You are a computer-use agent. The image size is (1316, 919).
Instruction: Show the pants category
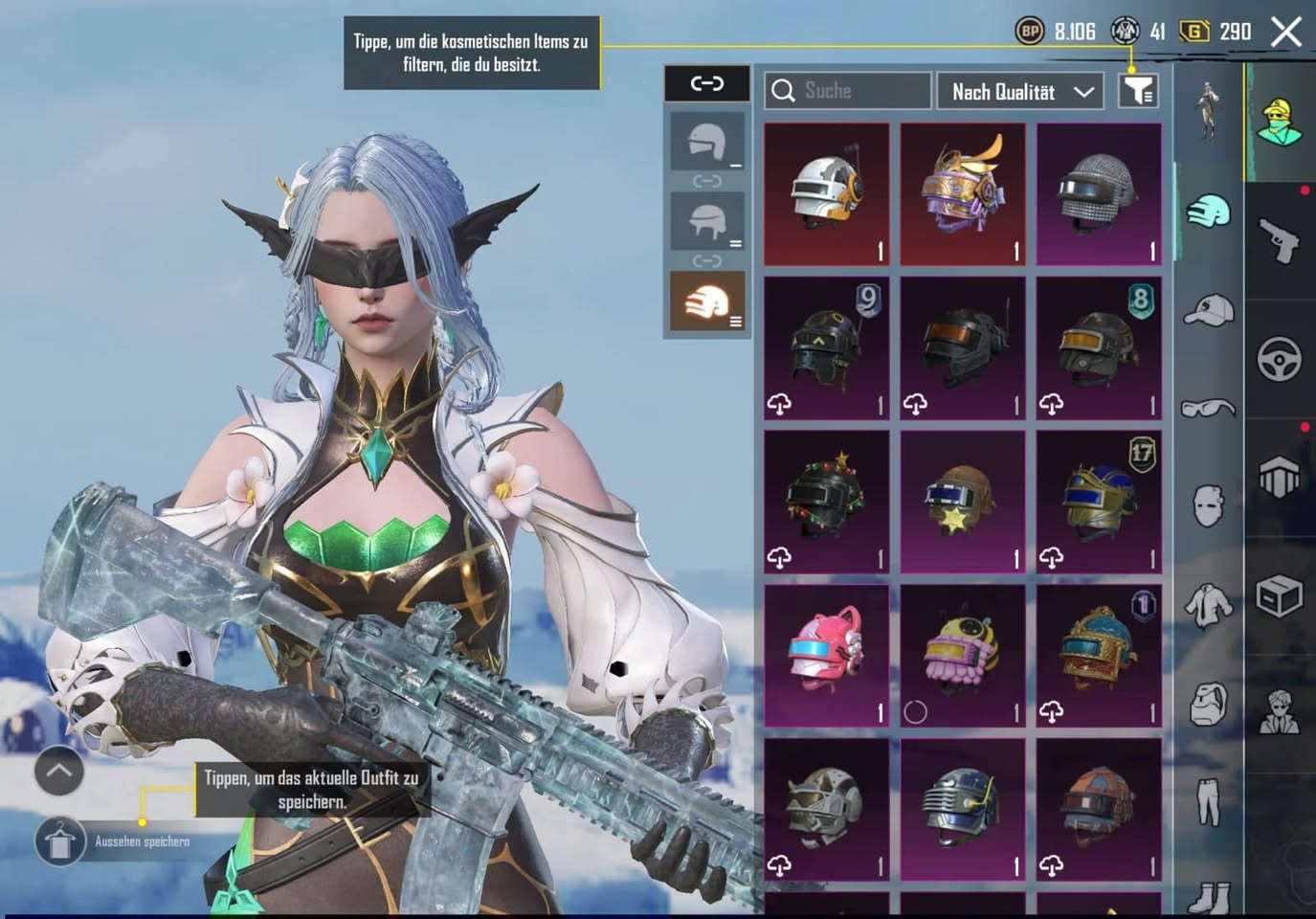(x=1208, y=801)
